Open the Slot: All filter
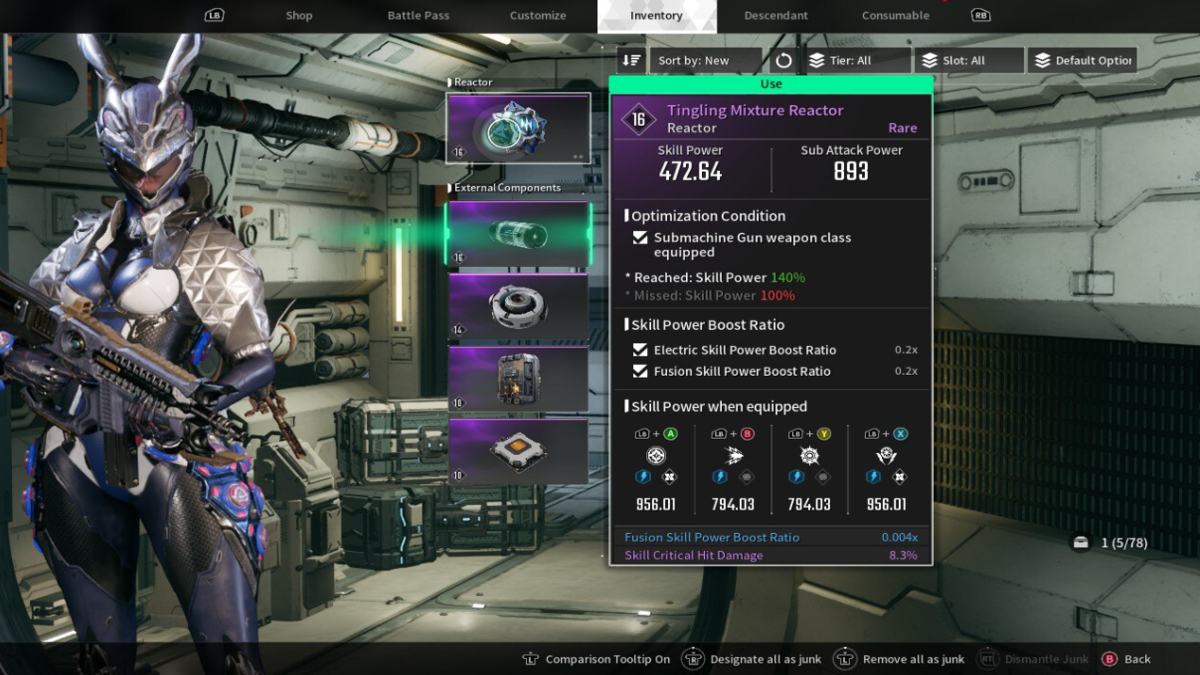The height and width of the screenshot is (675, 1200). pos(969,61)
